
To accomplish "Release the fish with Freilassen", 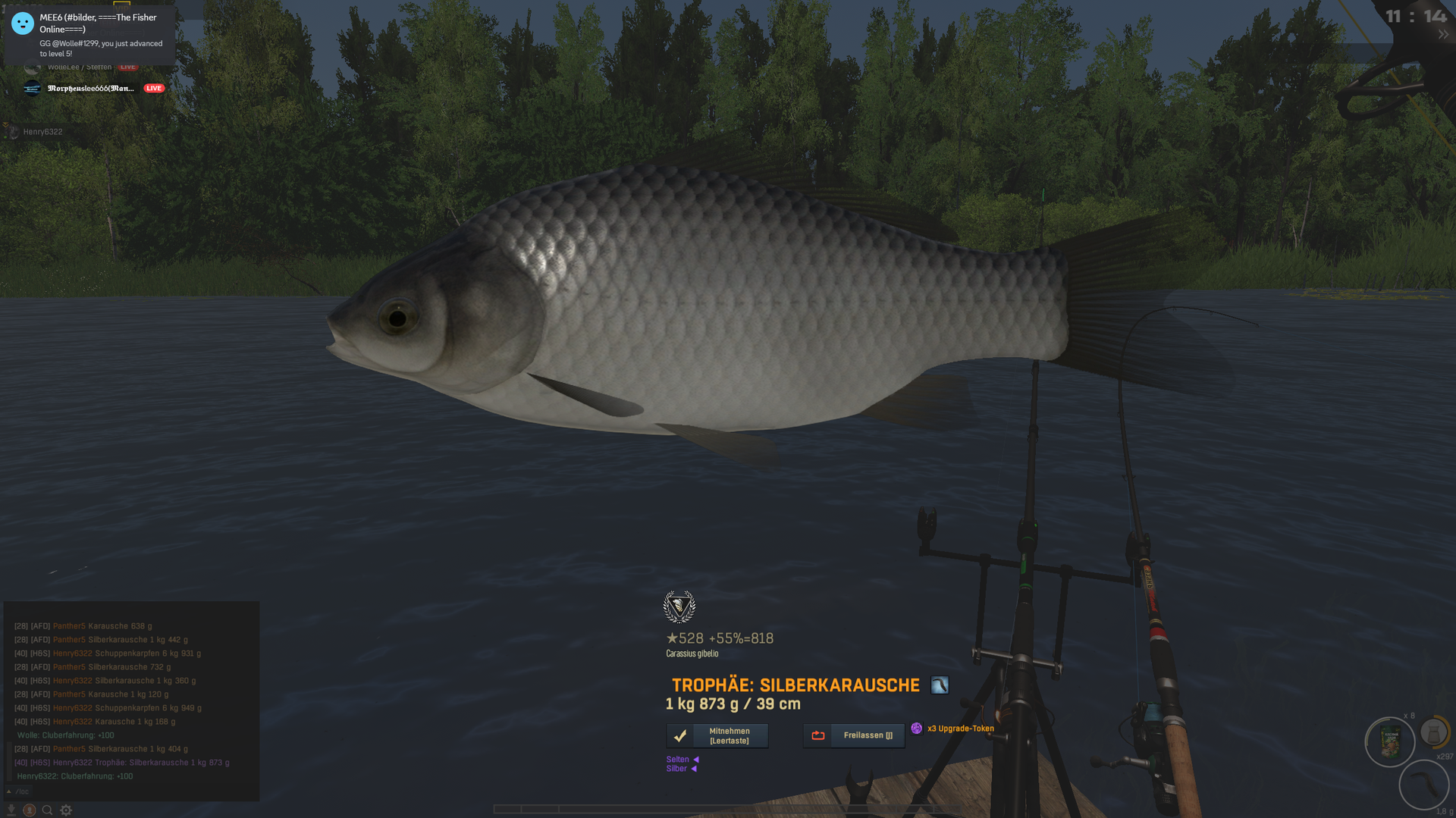I will tap(854, 735).
